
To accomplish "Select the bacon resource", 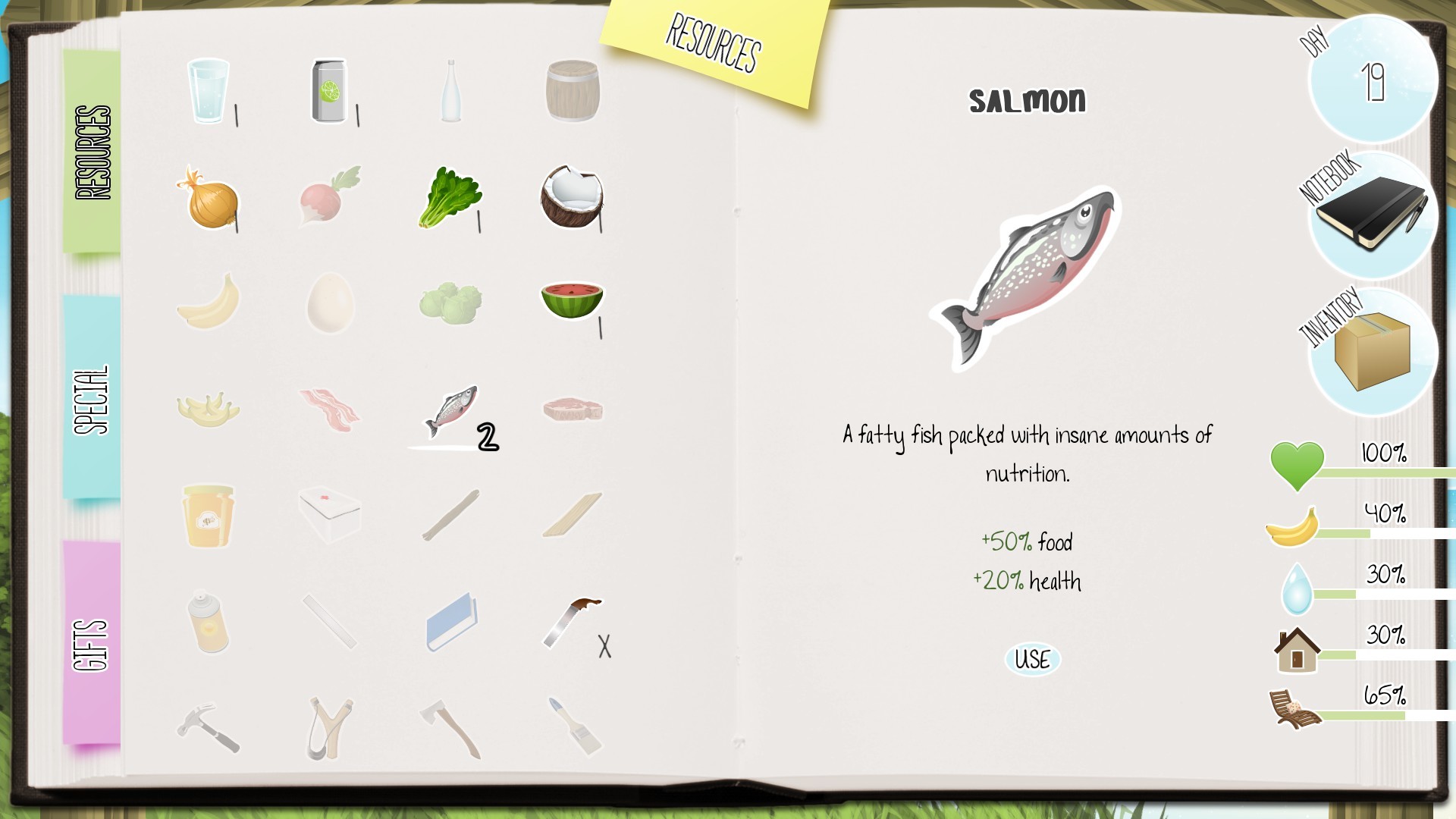I will click(331, 409).
